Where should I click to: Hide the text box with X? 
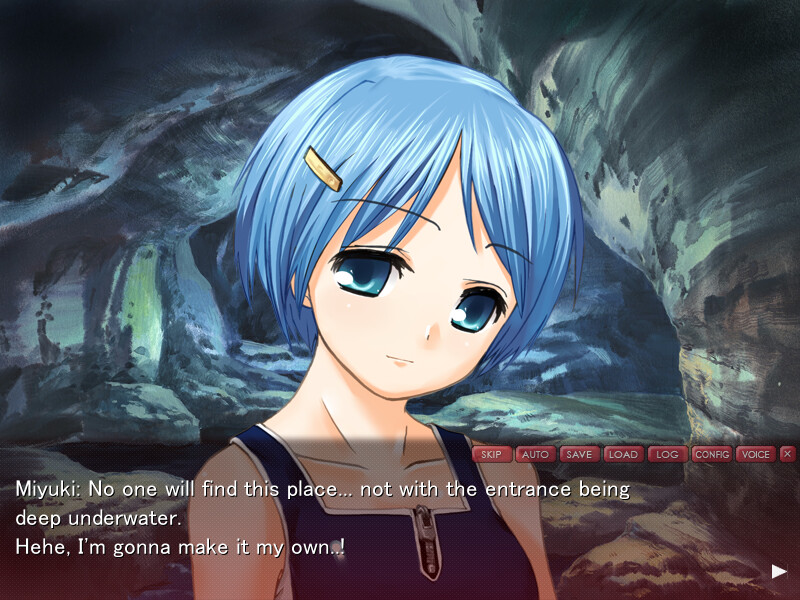[788, 454]
